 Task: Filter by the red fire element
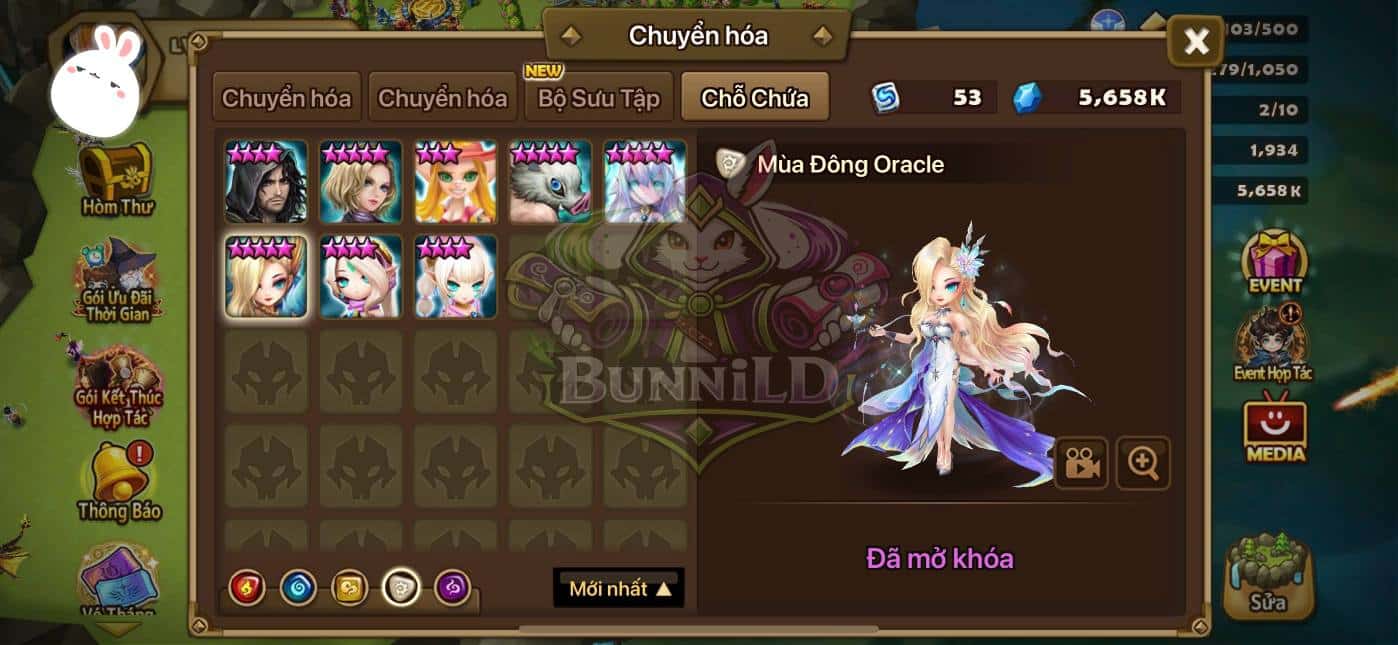(x=247, y=588)
